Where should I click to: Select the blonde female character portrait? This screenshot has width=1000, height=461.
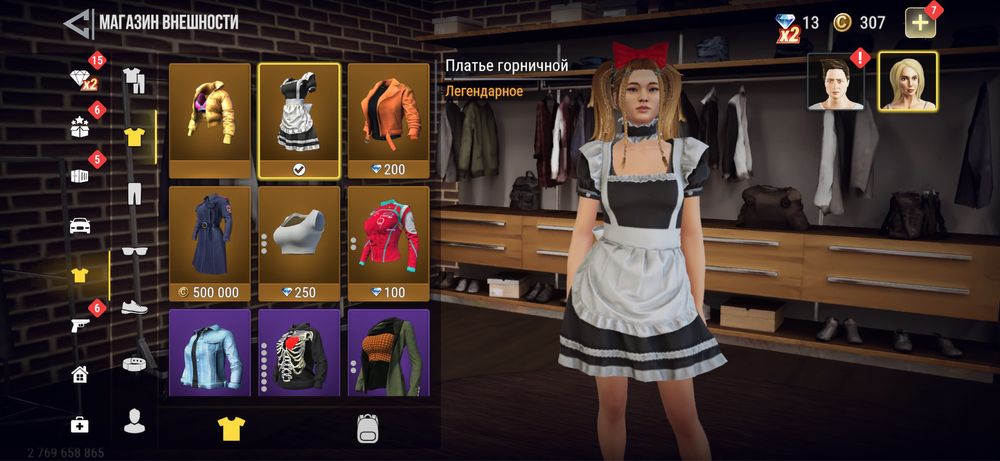click(907, 82)
